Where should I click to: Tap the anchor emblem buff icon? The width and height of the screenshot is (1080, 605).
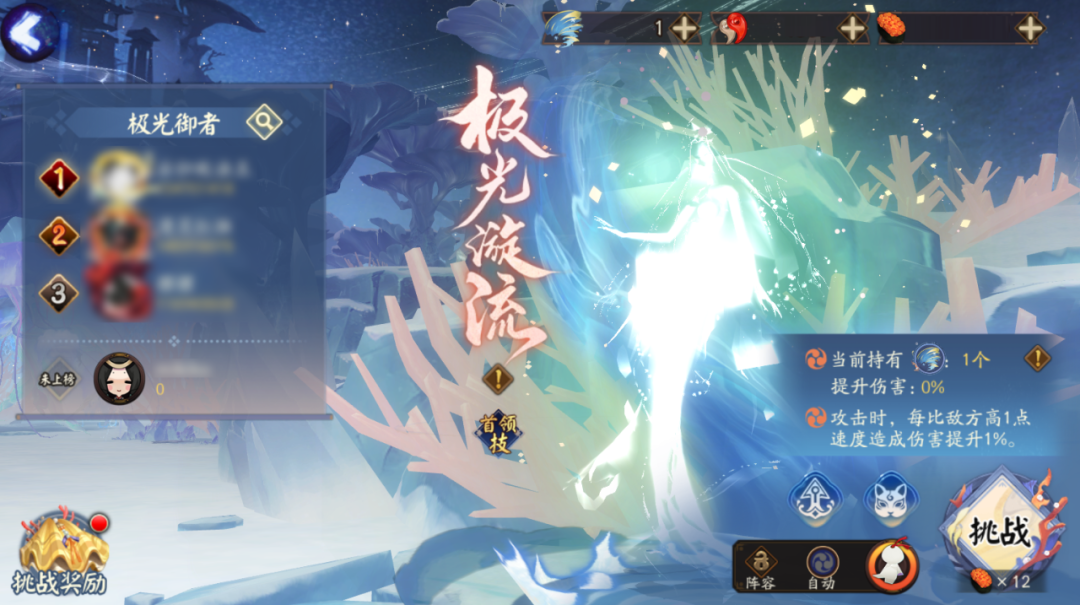tap(814, 497)
